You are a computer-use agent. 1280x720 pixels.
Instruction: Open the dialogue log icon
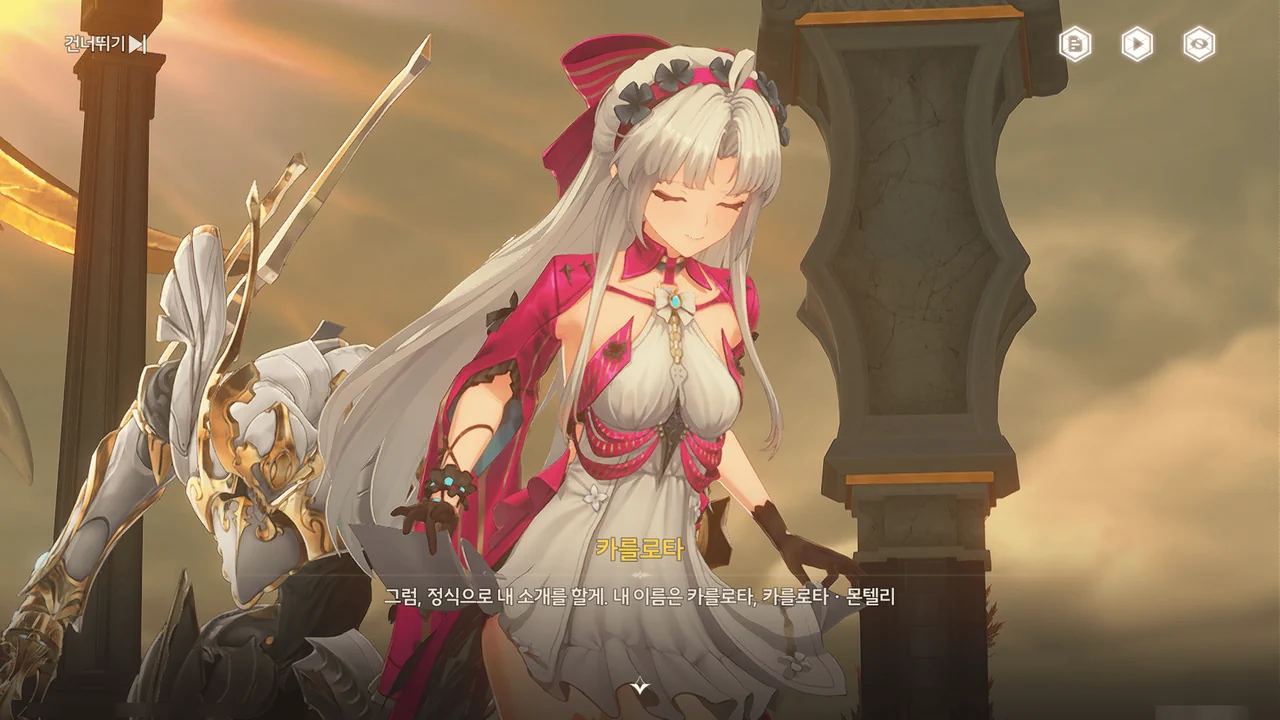coord(1075,44)
